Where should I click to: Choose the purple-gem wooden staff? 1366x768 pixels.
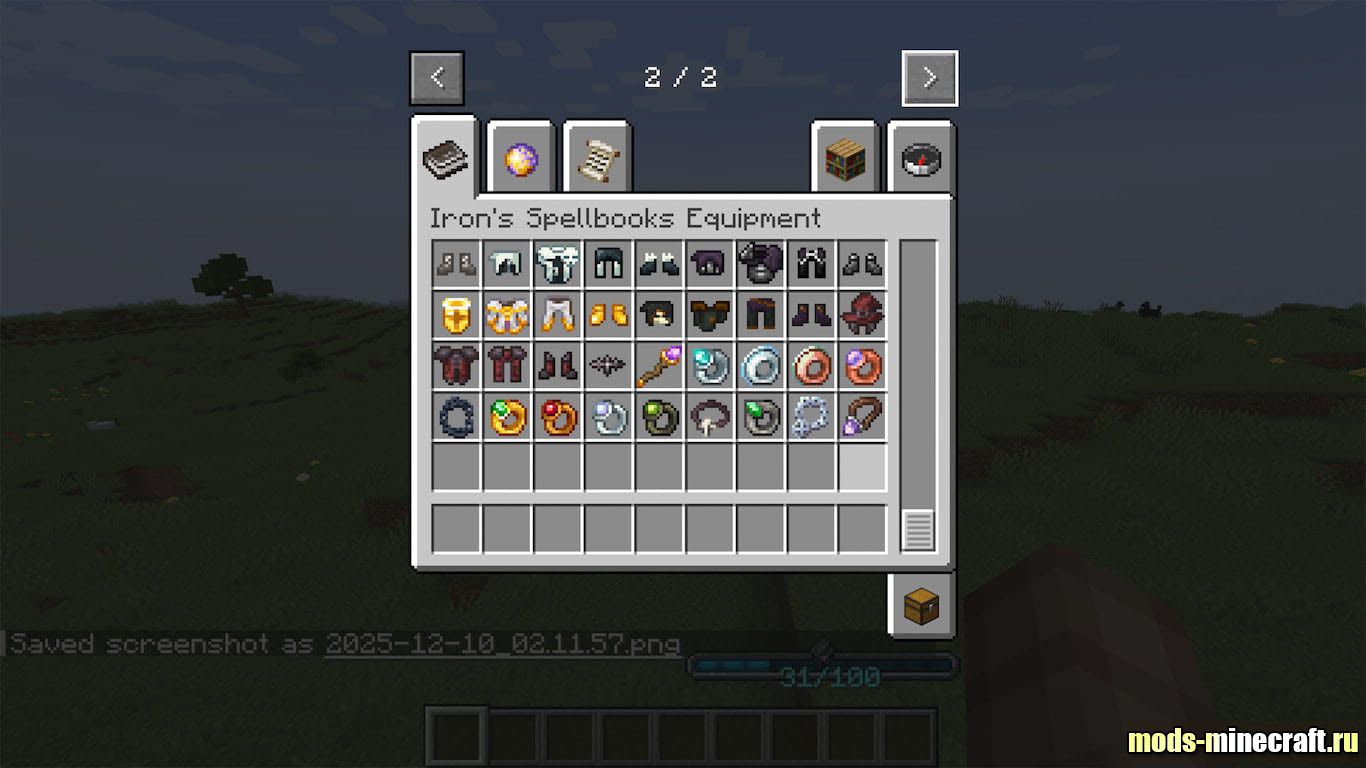pos(659,366)
